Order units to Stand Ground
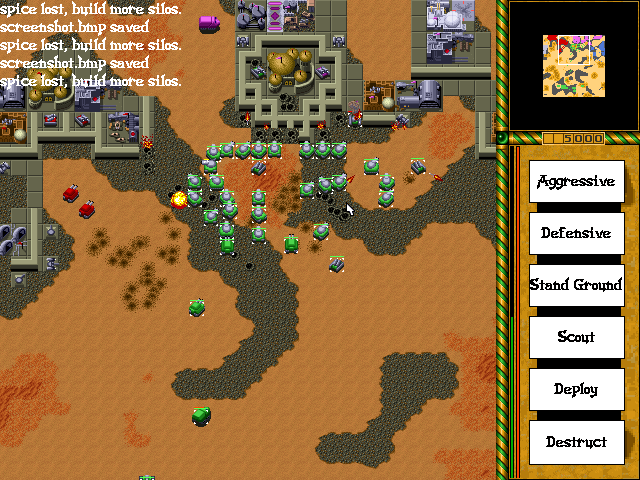 click(x=576, y=285)
